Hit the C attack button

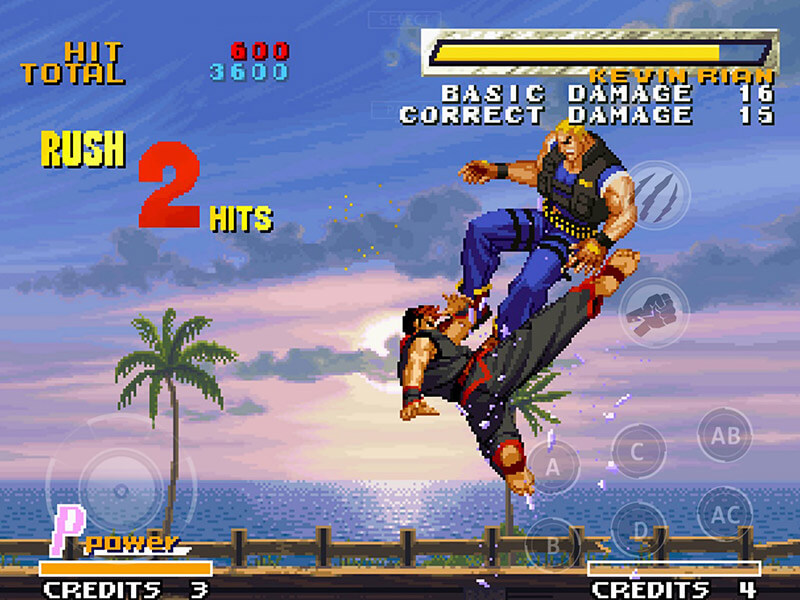click(638, 451)
